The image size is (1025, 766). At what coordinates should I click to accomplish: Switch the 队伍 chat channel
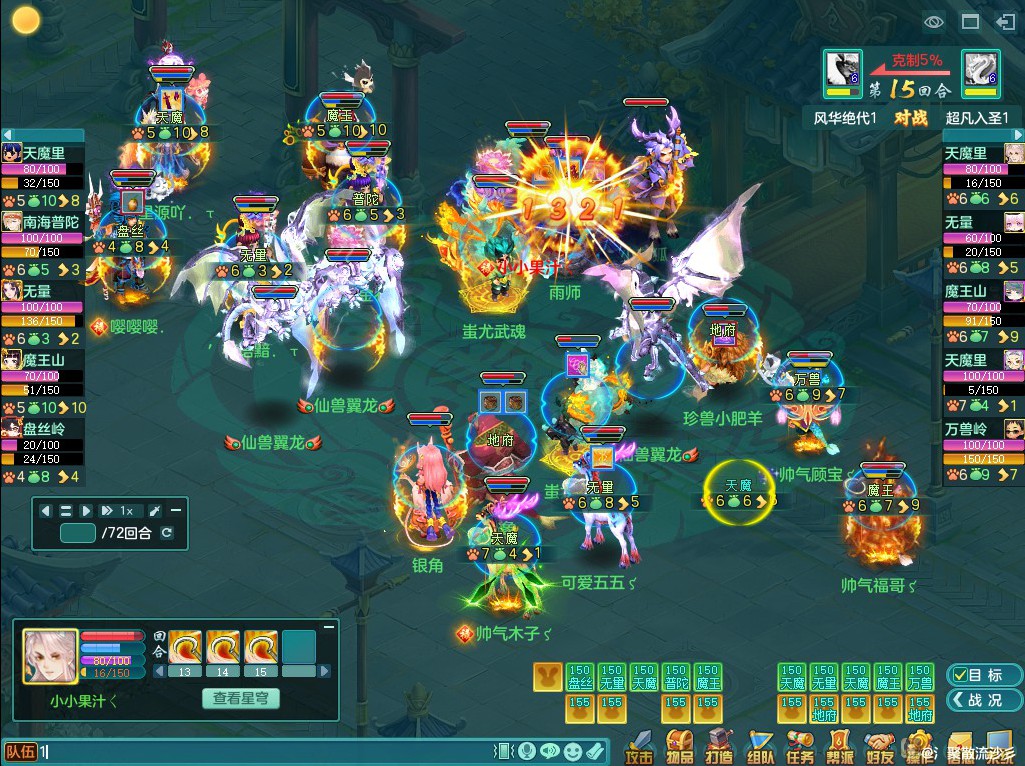point(20,751)
